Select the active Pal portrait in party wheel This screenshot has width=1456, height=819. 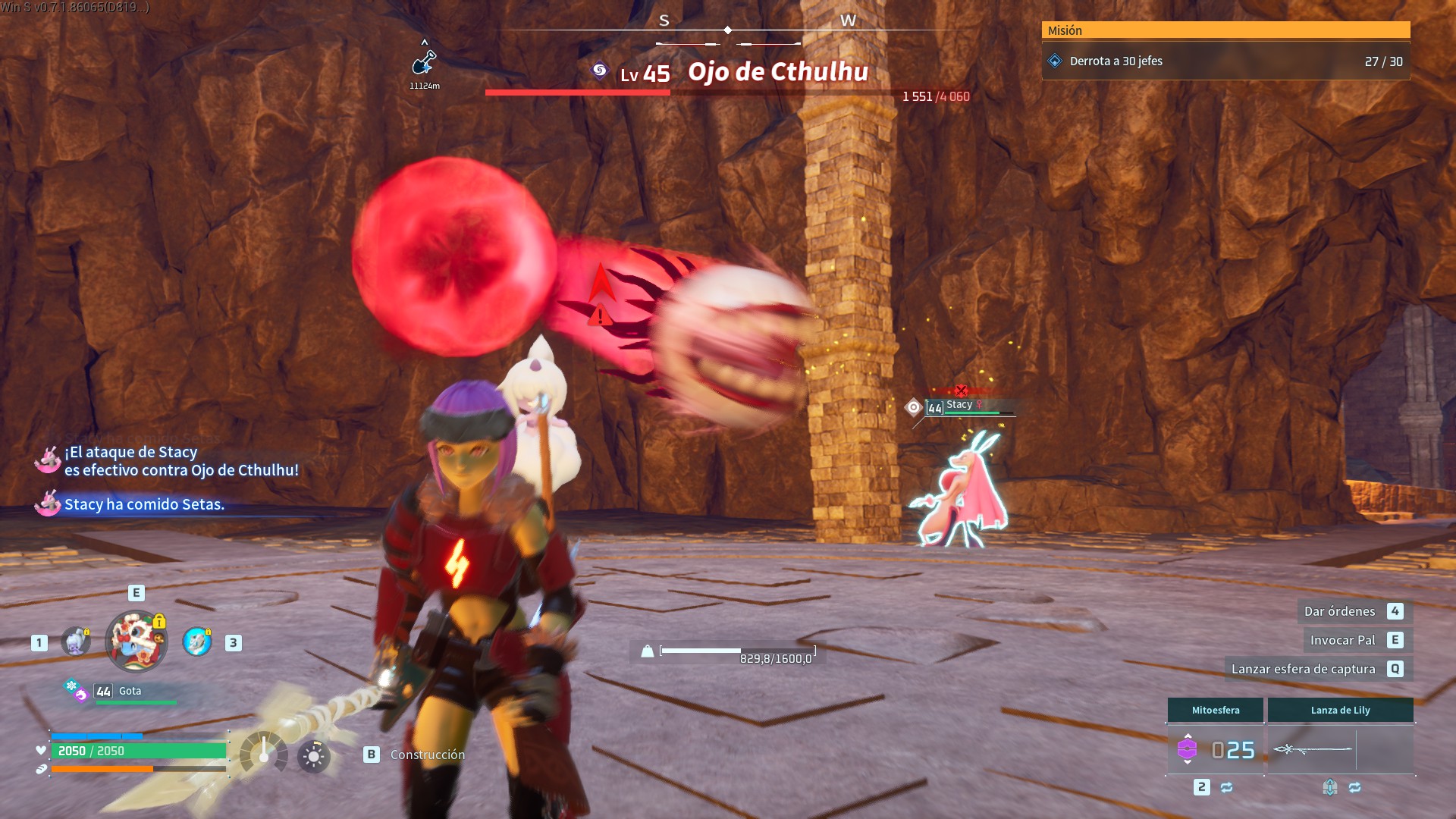[136, 642]
